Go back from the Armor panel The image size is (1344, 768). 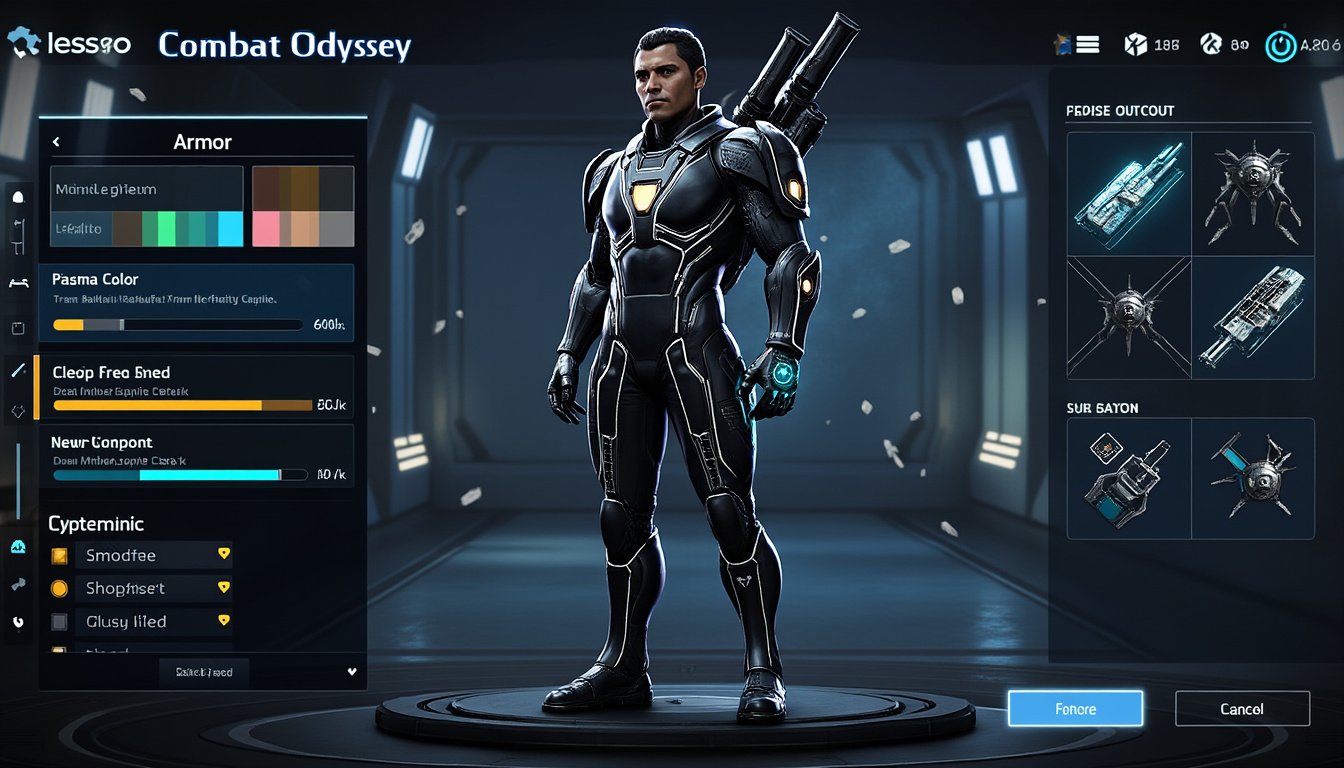tap(57, 142)
